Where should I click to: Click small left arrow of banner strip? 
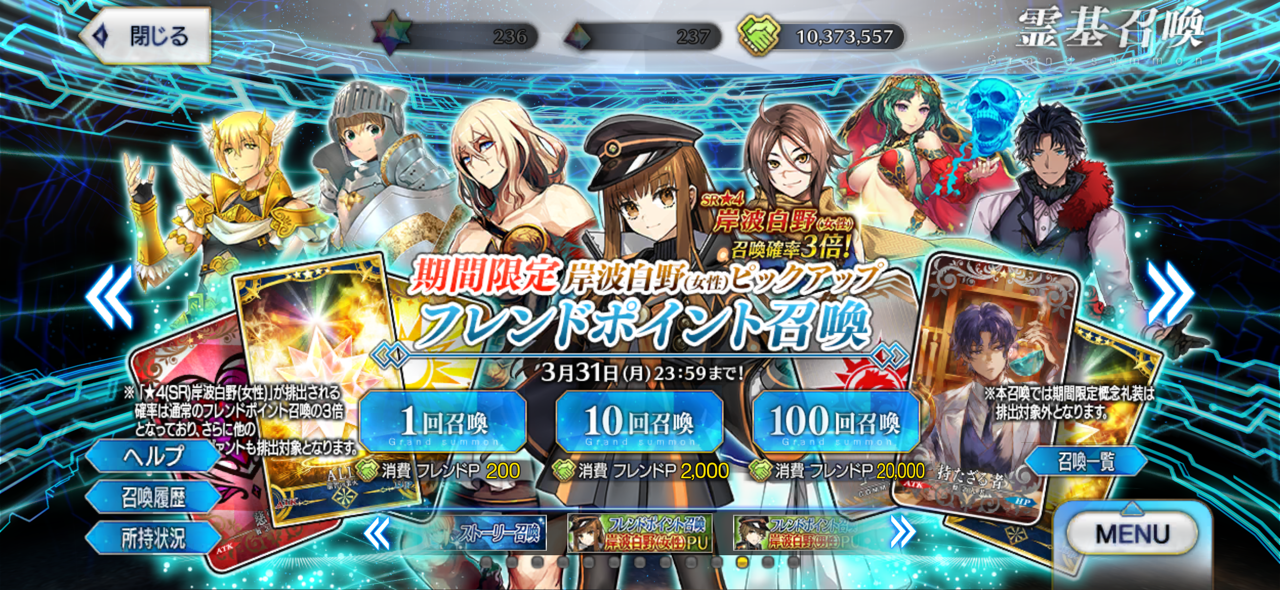tap(377, 533)
